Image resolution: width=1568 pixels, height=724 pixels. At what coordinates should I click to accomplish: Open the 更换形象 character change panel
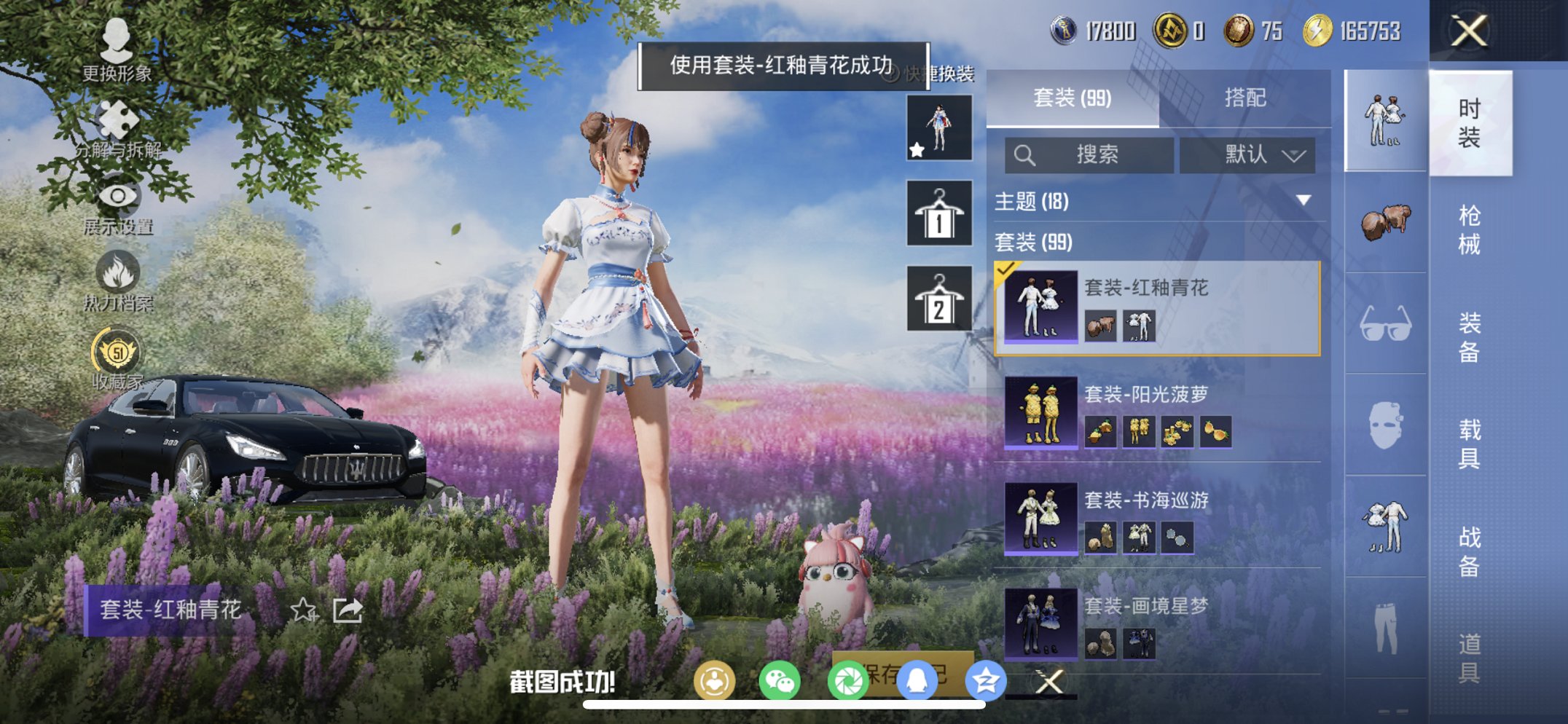119,55
